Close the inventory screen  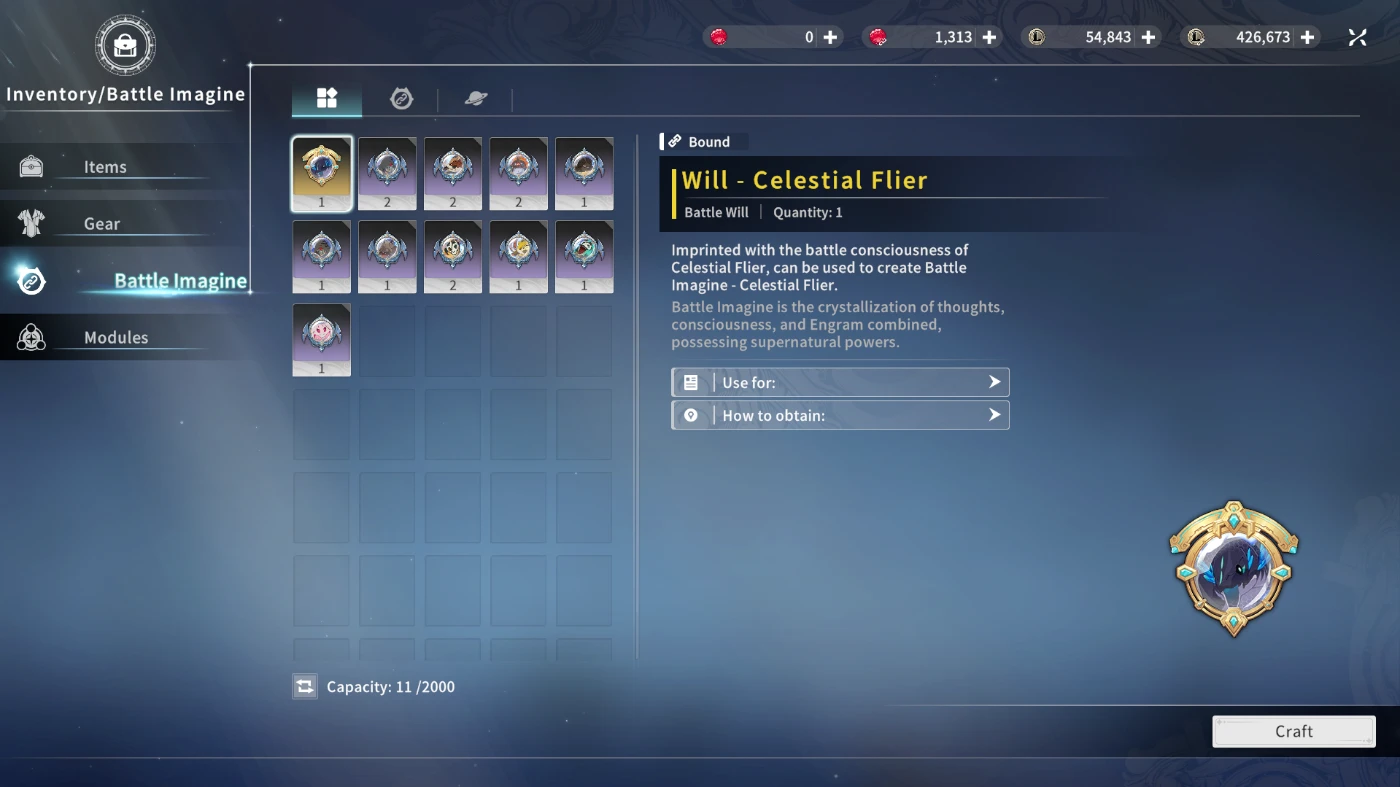(x=1357, y=37)
